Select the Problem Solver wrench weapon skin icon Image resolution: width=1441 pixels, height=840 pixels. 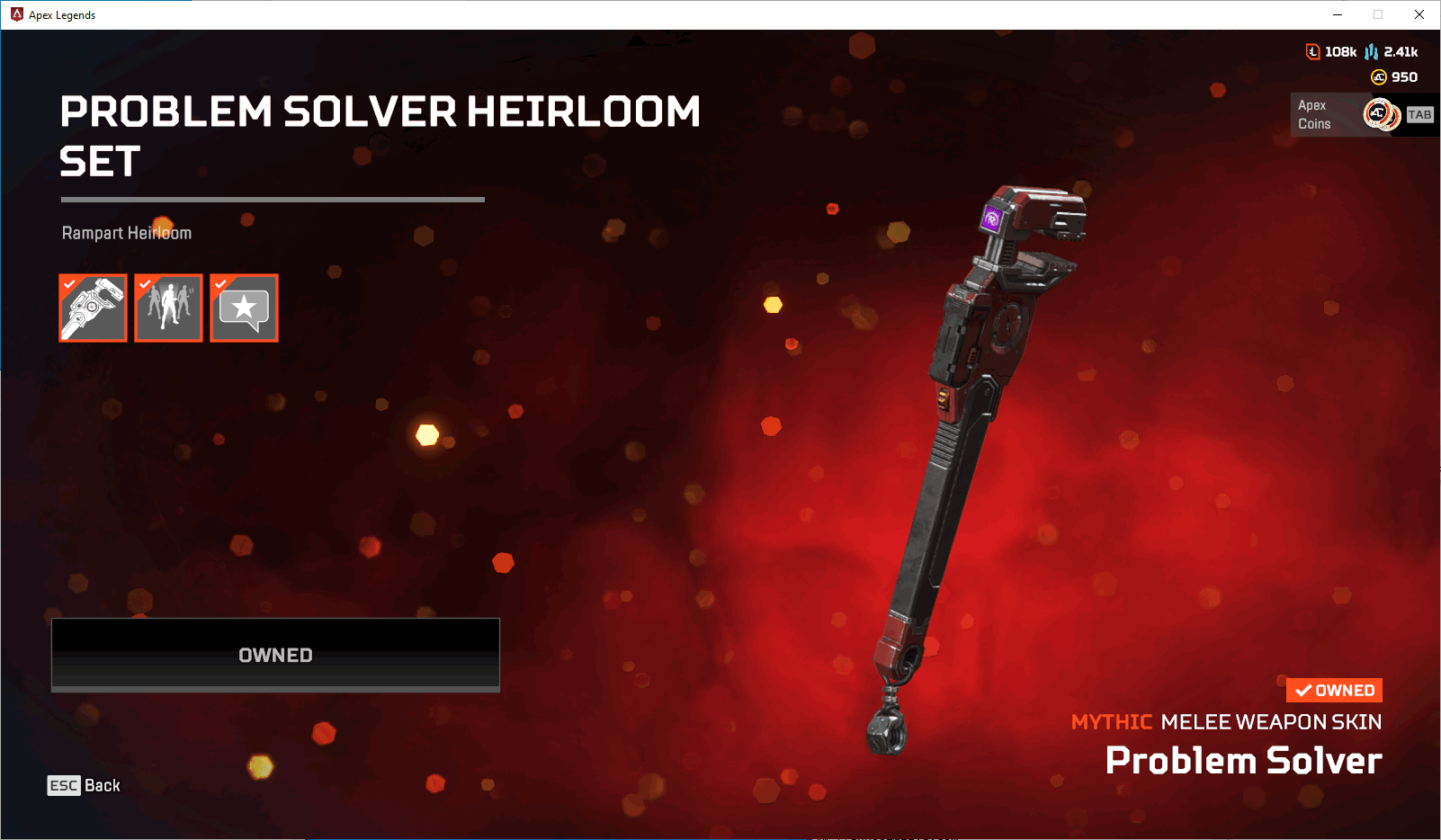tap(93, 308)
